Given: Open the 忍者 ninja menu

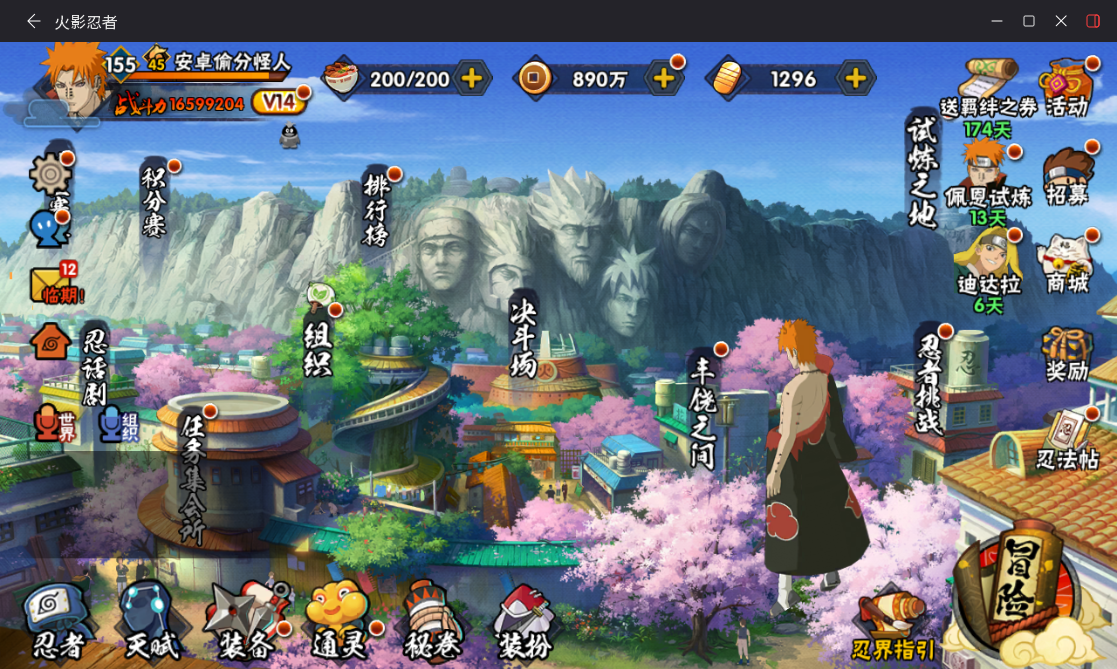Looking at the screenshot, I should tap(56, 622).
